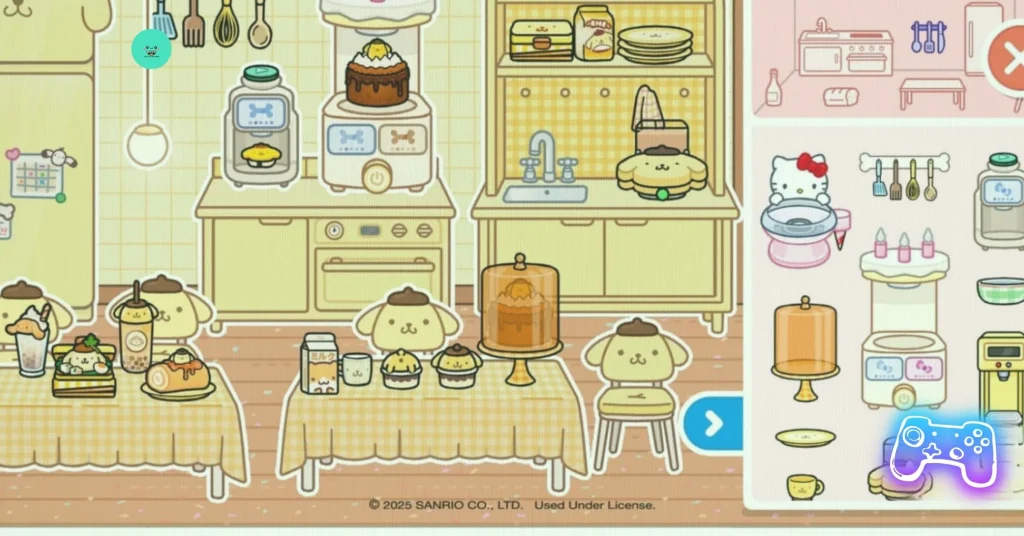Image resolution: width=1024 pixels, height=536 pixels.
Task: Select the Hello Kitty cotton candy machine
Action: point(802,209)
